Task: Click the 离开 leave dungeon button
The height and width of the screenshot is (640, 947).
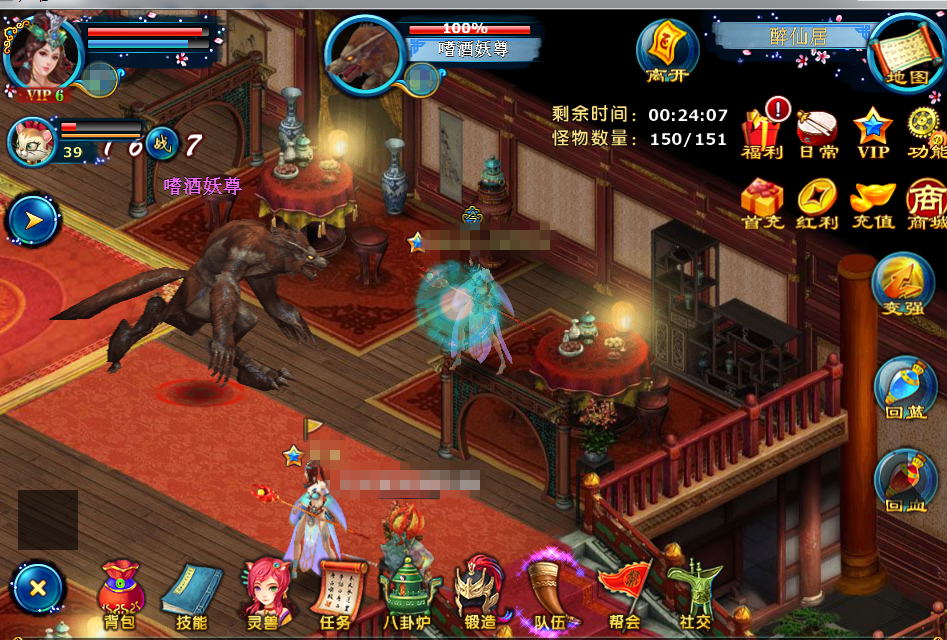Action: point(667,50)
